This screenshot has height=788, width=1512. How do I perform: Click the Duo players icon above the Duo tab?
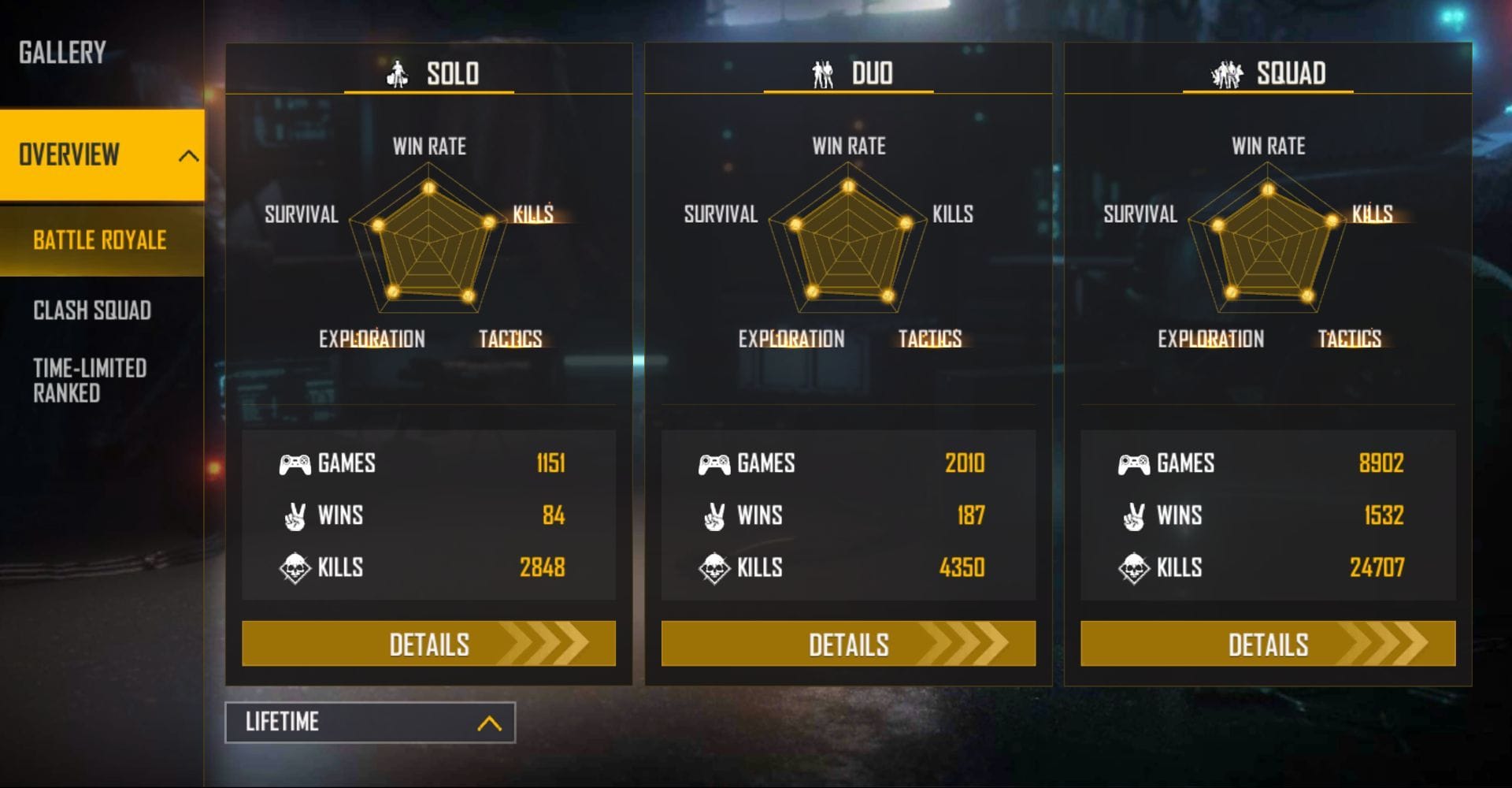[822, 73]
